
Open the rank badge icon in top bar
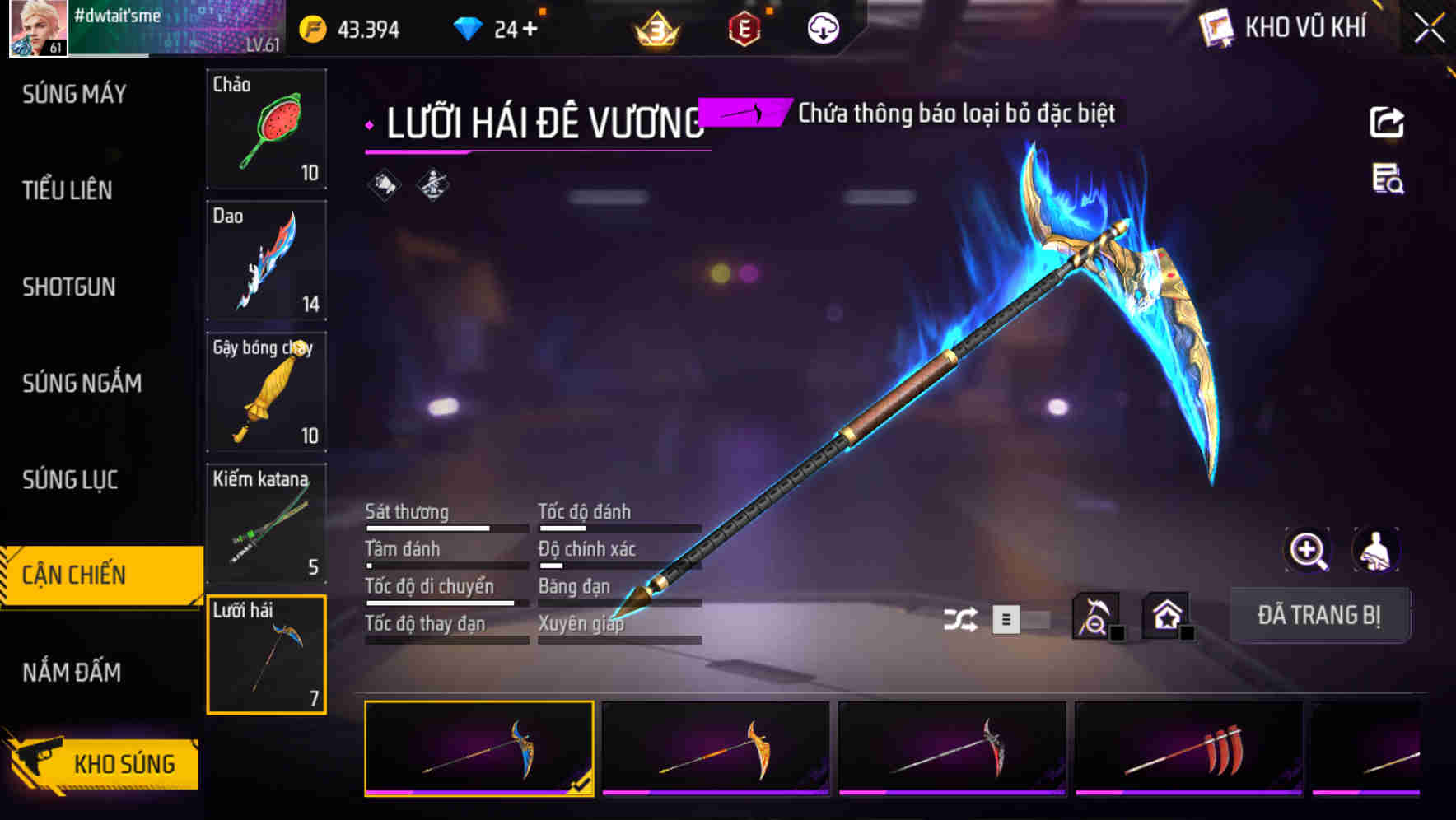[x=653, y=27]
